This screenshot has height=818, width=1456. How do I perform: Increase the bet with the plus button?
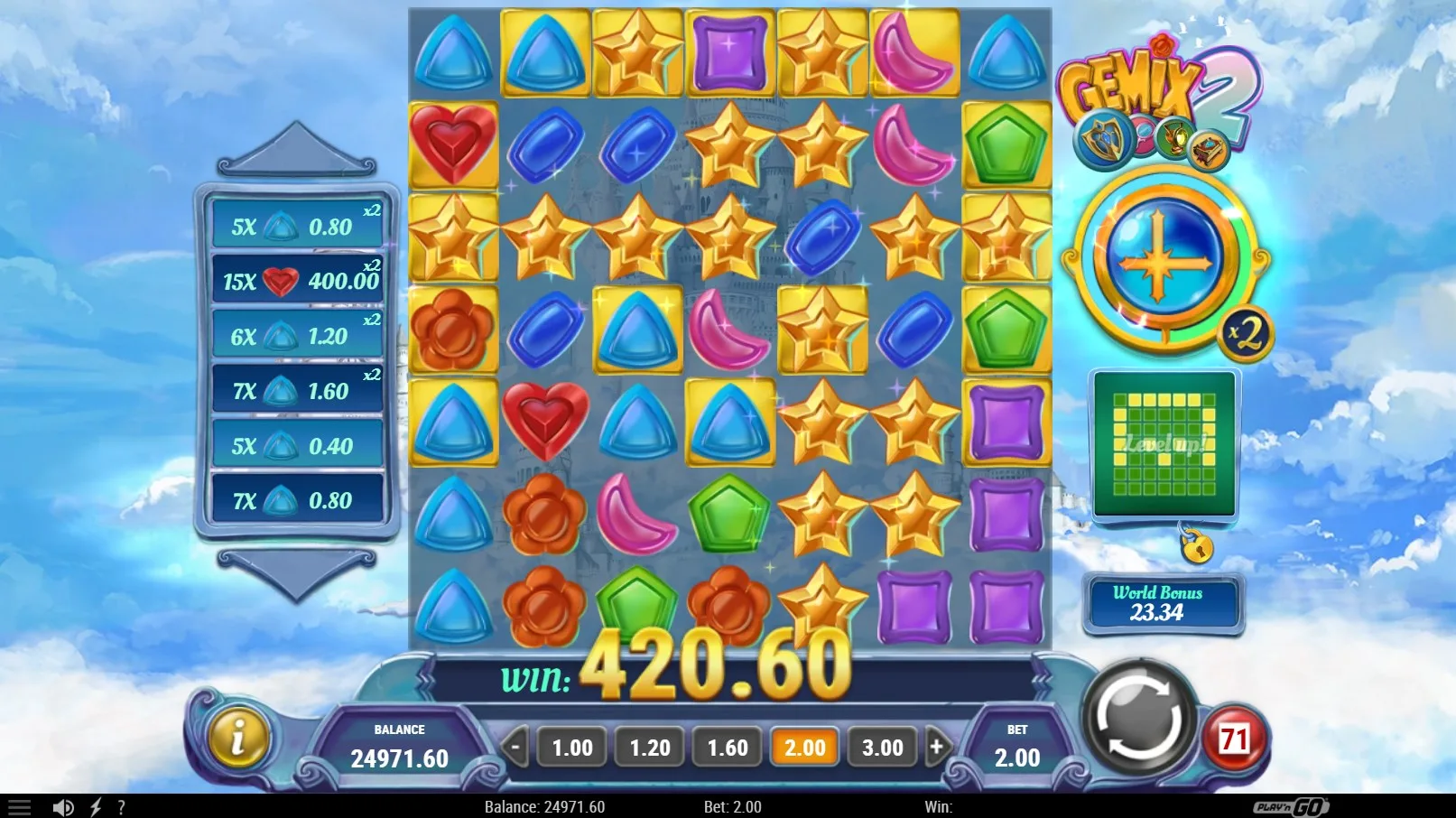(937, 747)
